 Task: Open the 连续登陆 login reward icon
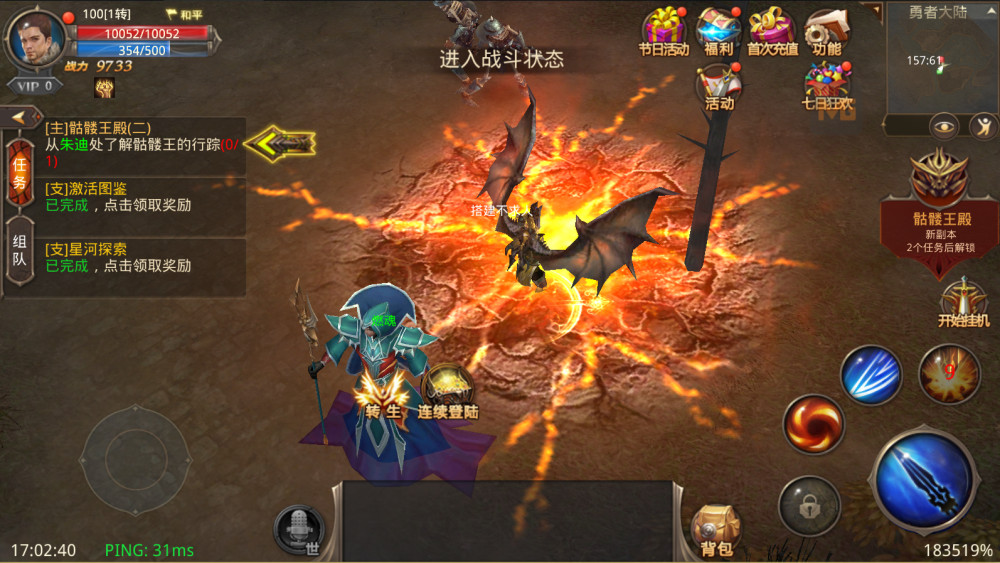click(448, 392)
